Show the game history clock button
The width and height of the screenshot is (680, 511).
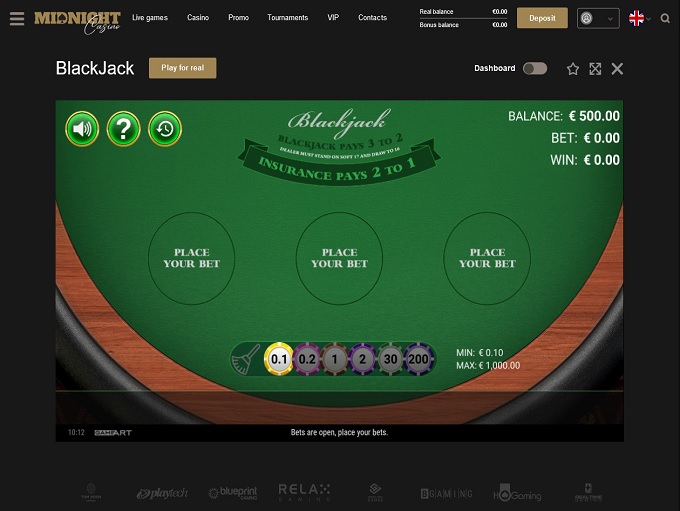[165, 129]
